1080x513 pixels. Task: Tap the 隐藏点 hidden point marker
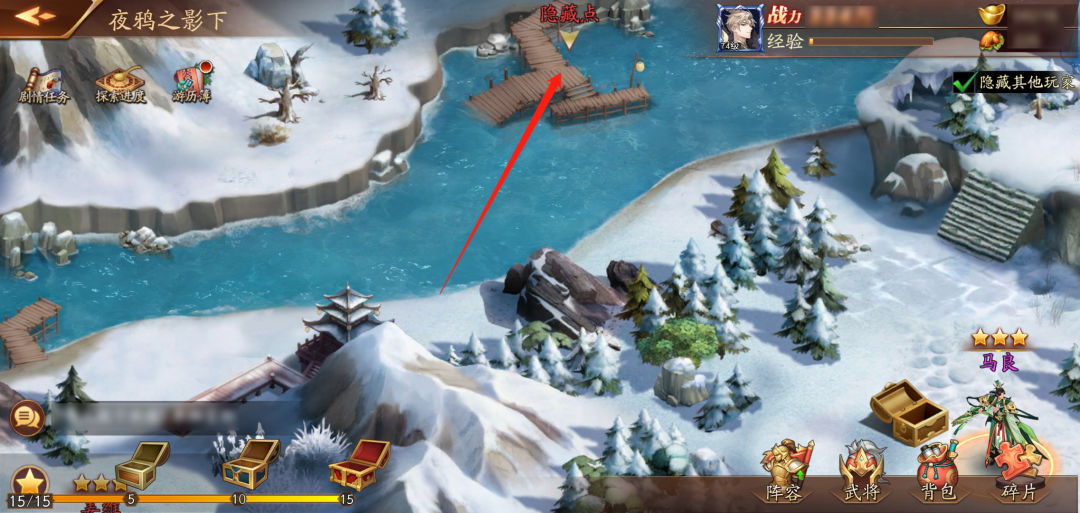tap(568, 38)
